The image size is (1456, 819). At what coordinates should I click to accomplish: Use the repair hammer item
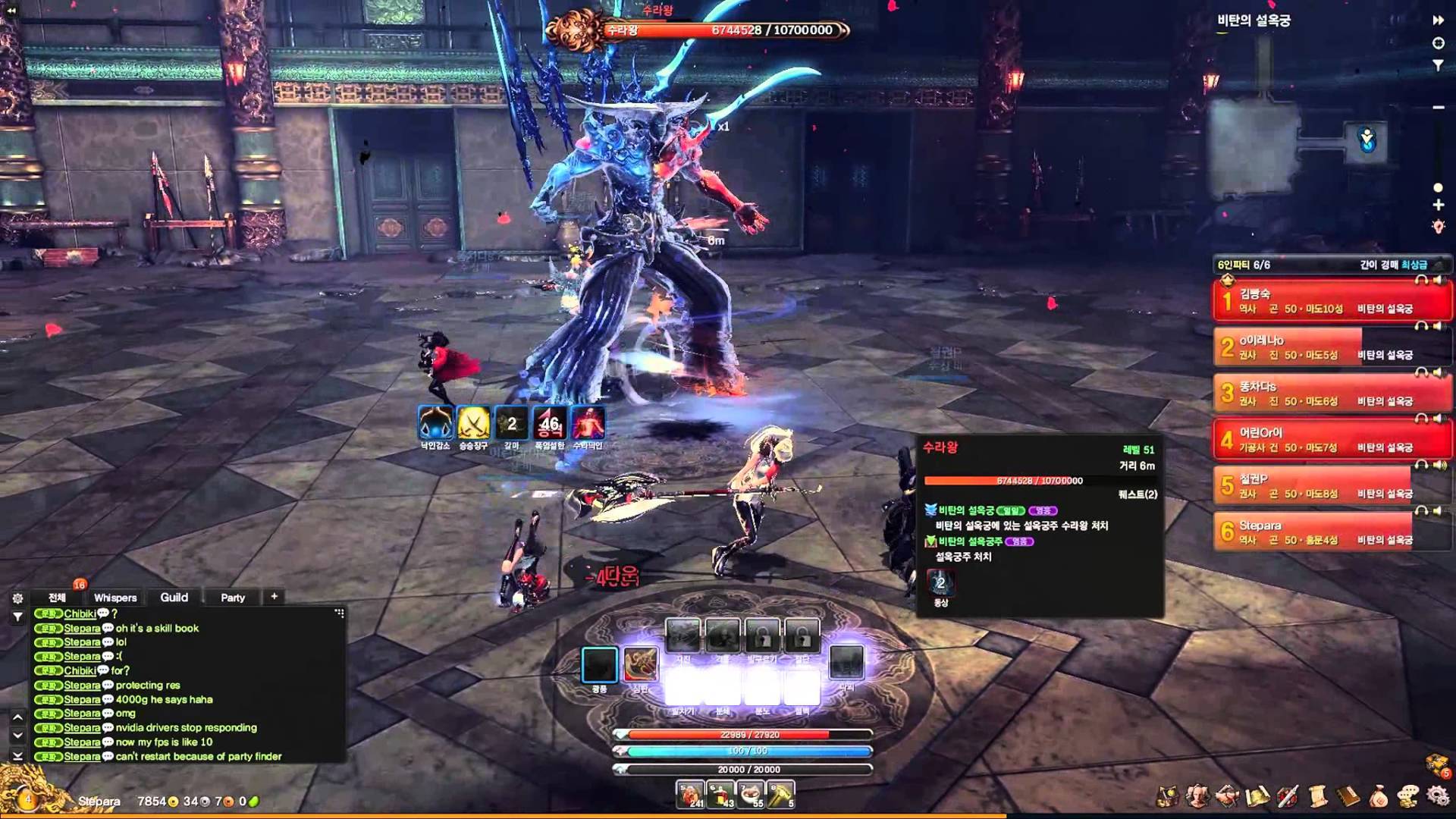tap(781, 794)
